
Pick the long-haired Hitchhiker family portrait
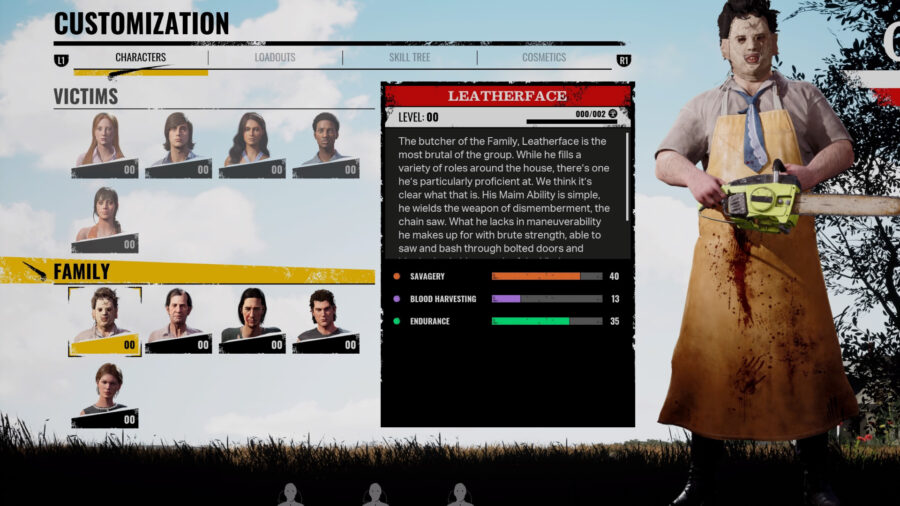click(x=252, y=320)
